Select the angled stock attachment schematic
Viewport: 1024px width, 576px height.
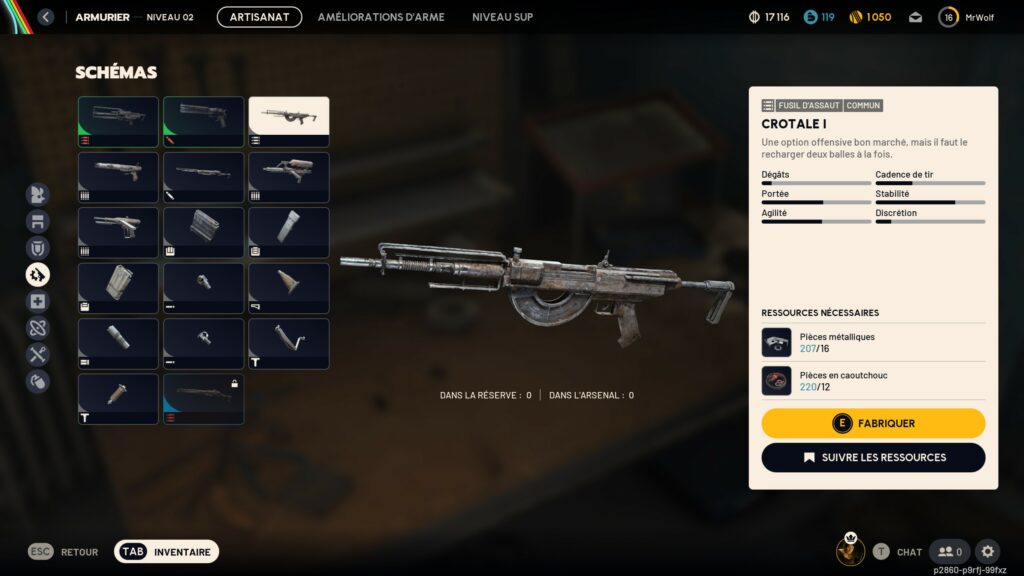click(x=289, y=343)
